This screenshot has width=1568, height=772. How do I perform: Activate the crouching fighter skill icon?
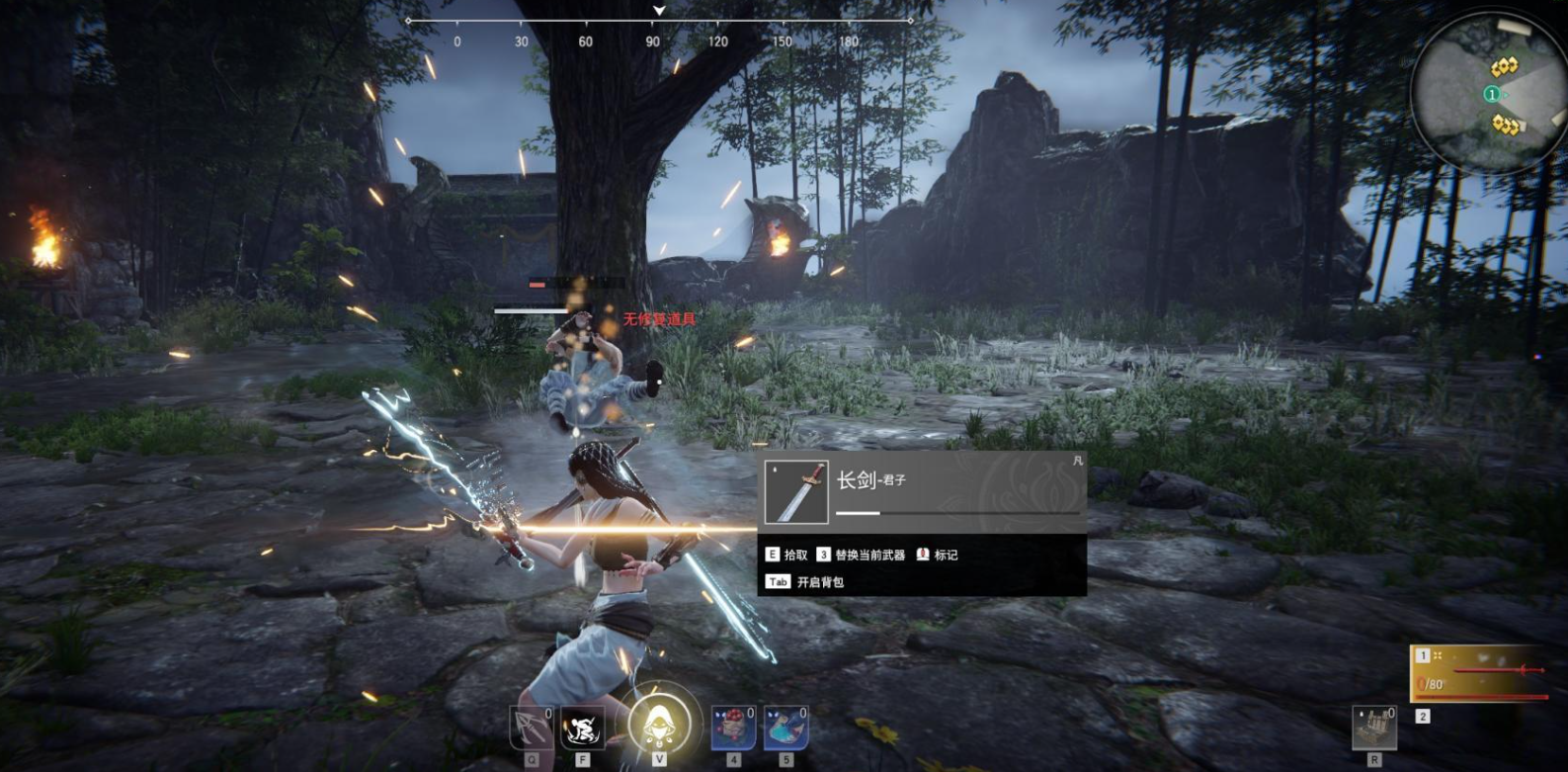583,729
